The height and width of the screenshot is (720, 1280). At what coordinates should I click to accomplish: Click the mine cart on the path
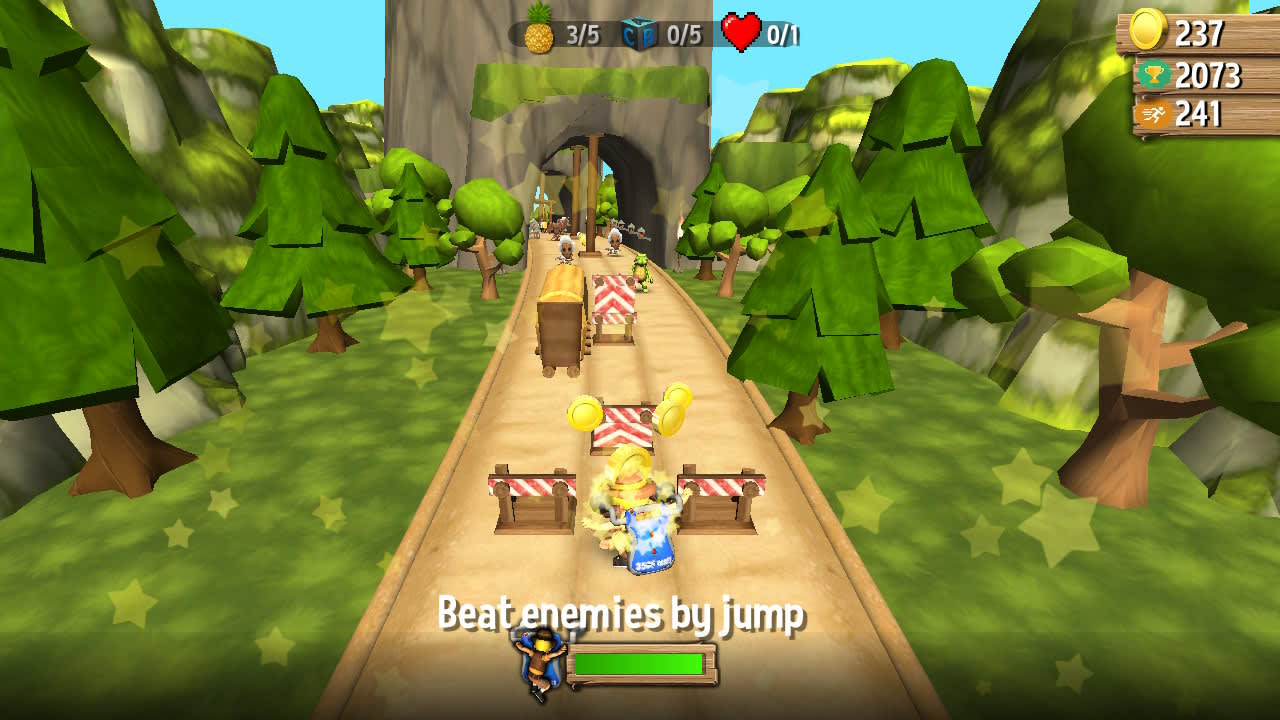(562, 320)
